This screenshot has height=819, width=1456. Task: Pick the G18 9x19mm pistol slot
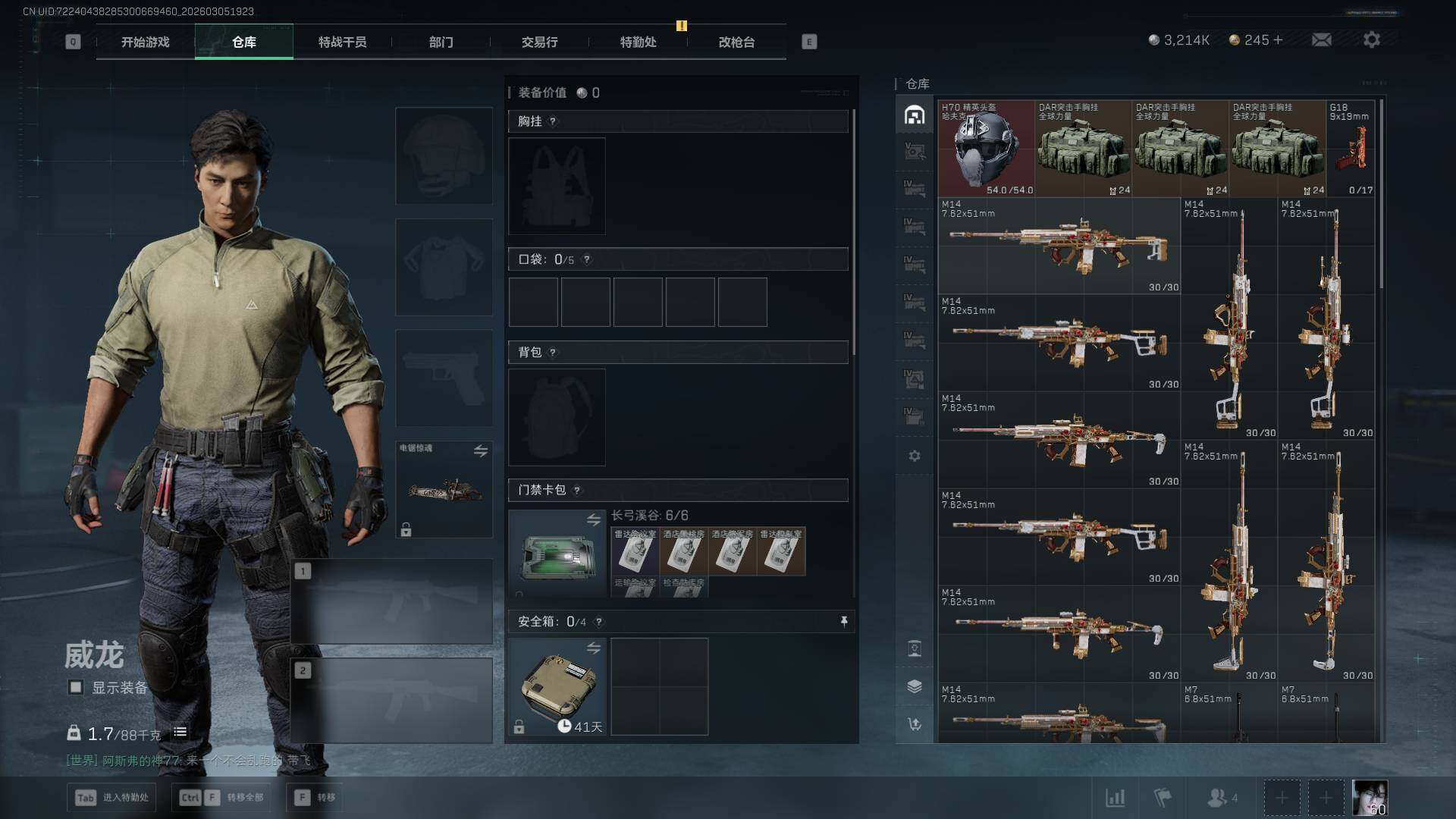[1351, 149]
